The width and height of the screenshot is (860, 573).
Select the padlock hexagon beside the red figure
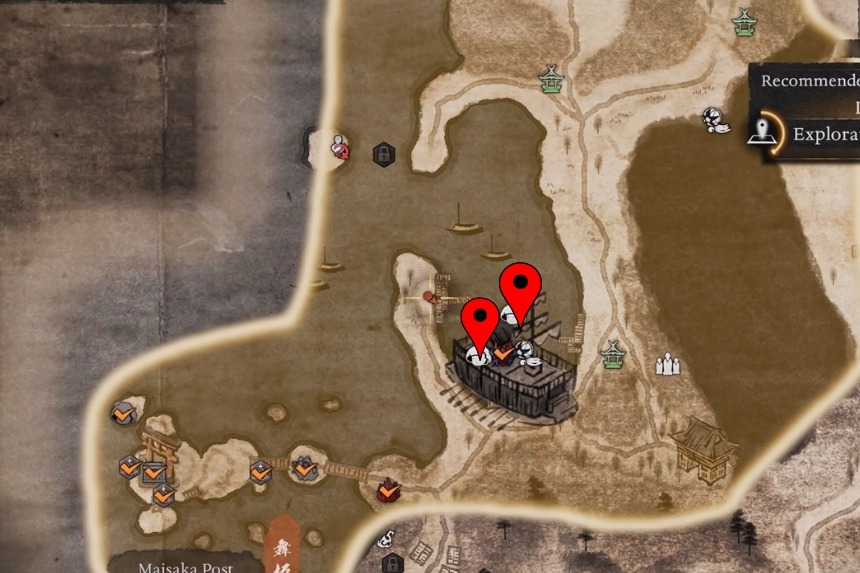(x=382, y=154)
